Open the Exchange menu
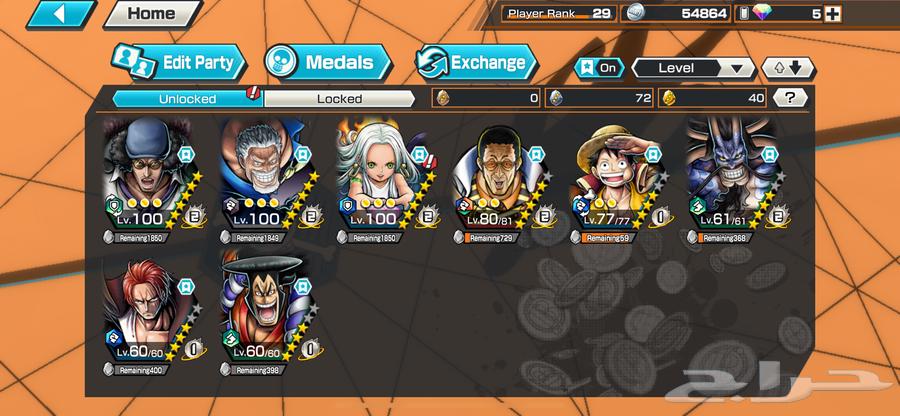Screen dimensions: 900x416 [x=475, y=62]
